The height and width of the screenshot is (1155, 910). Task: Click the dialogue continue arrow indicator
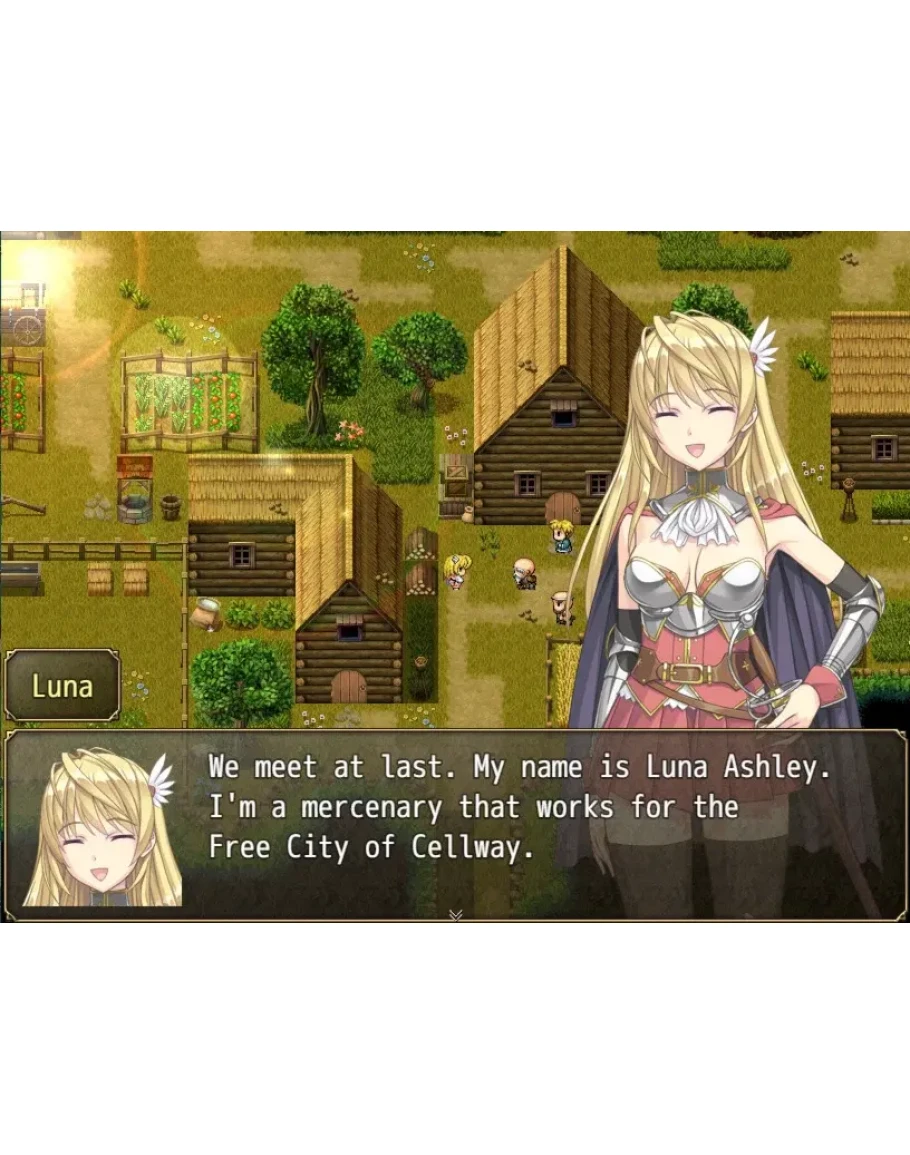pos(456,914)
